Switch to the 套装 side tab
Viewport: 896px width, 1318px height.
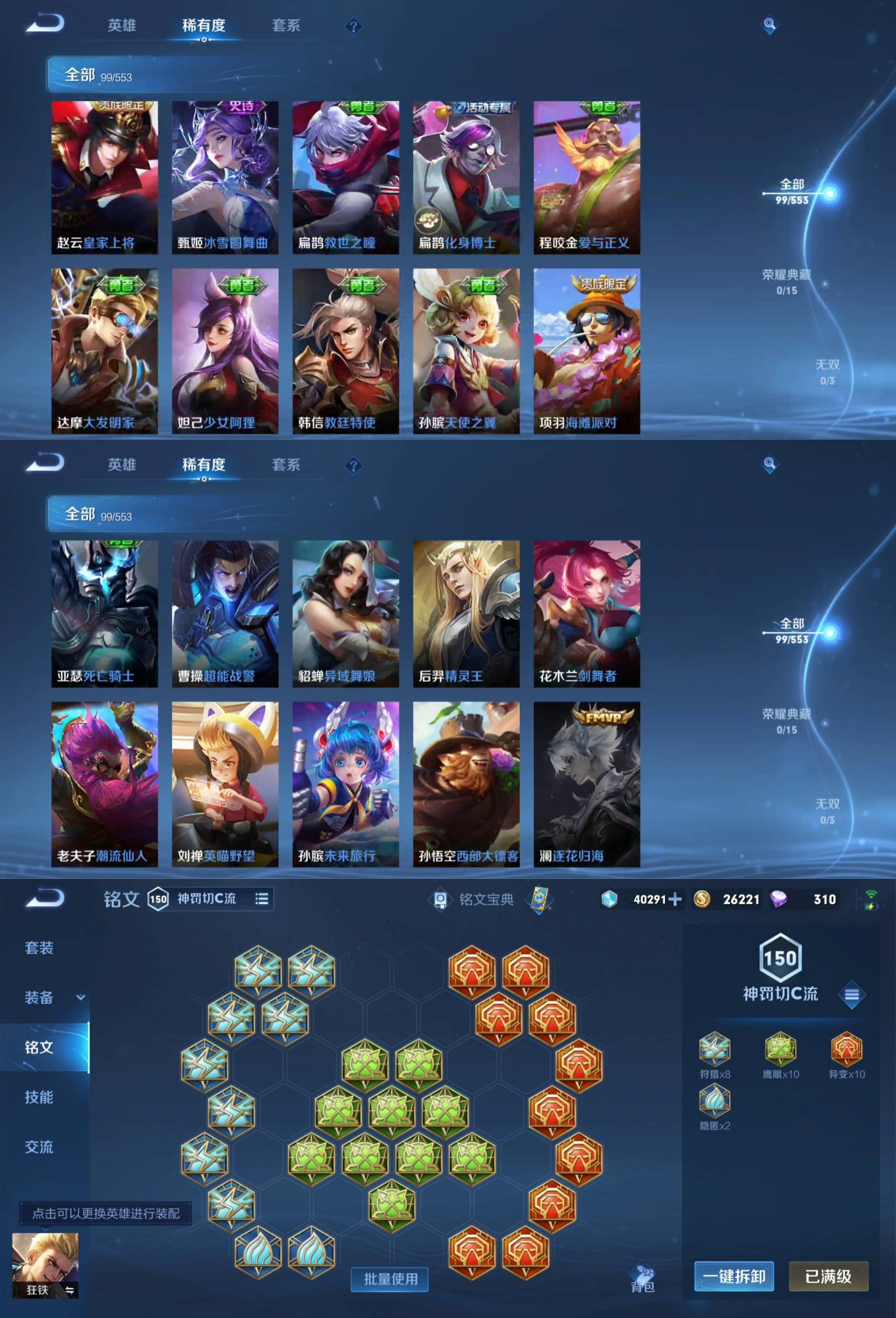[x=39, y=948]
